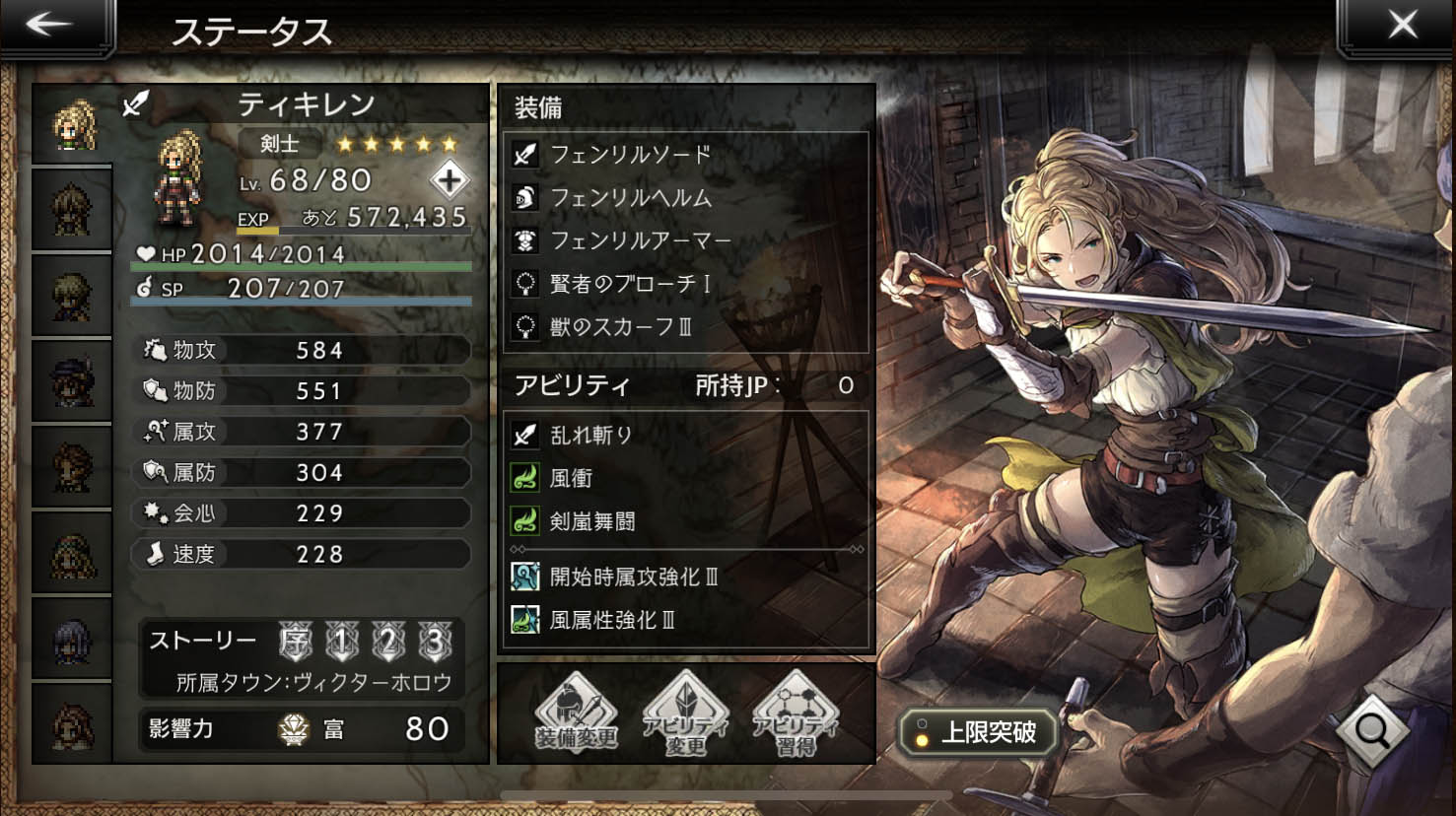Image resolution: width=1456 pixels, height=816 pixels.
Task: Choose the 風衝 ability row
Action: pyautogui.click(x=570, y=479)
